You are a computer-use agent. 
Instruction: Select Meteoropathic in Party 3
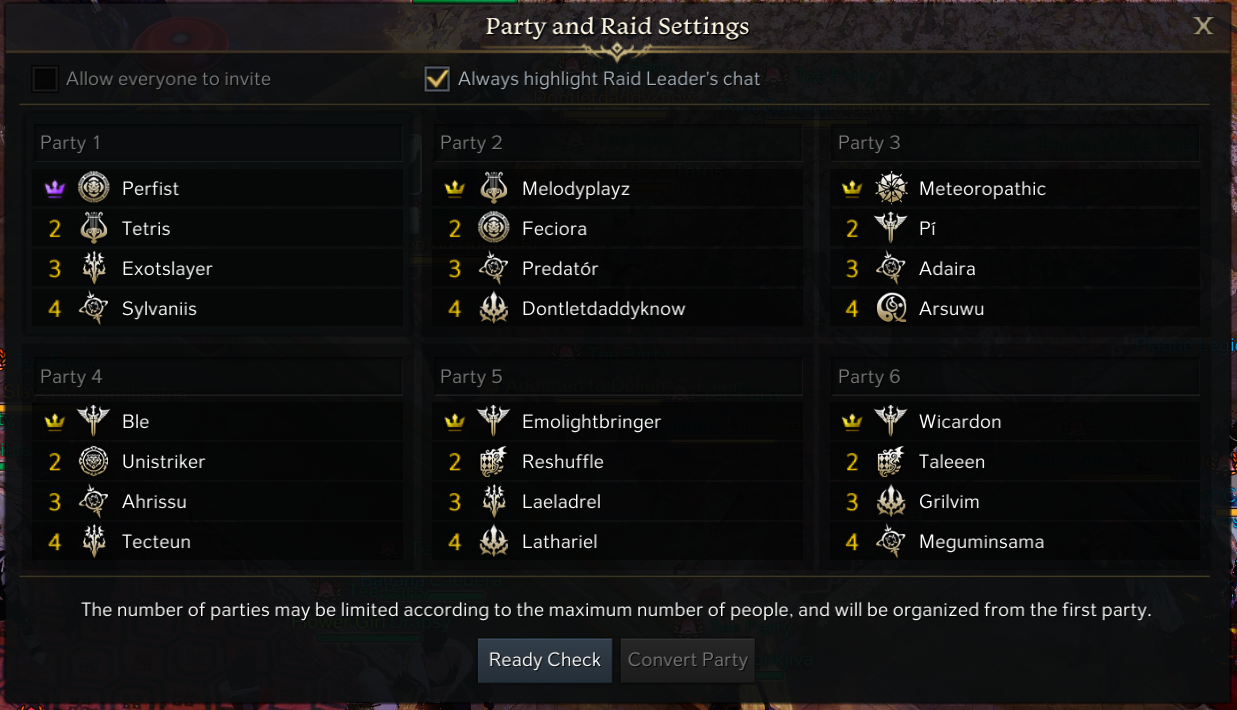[981, 188]
